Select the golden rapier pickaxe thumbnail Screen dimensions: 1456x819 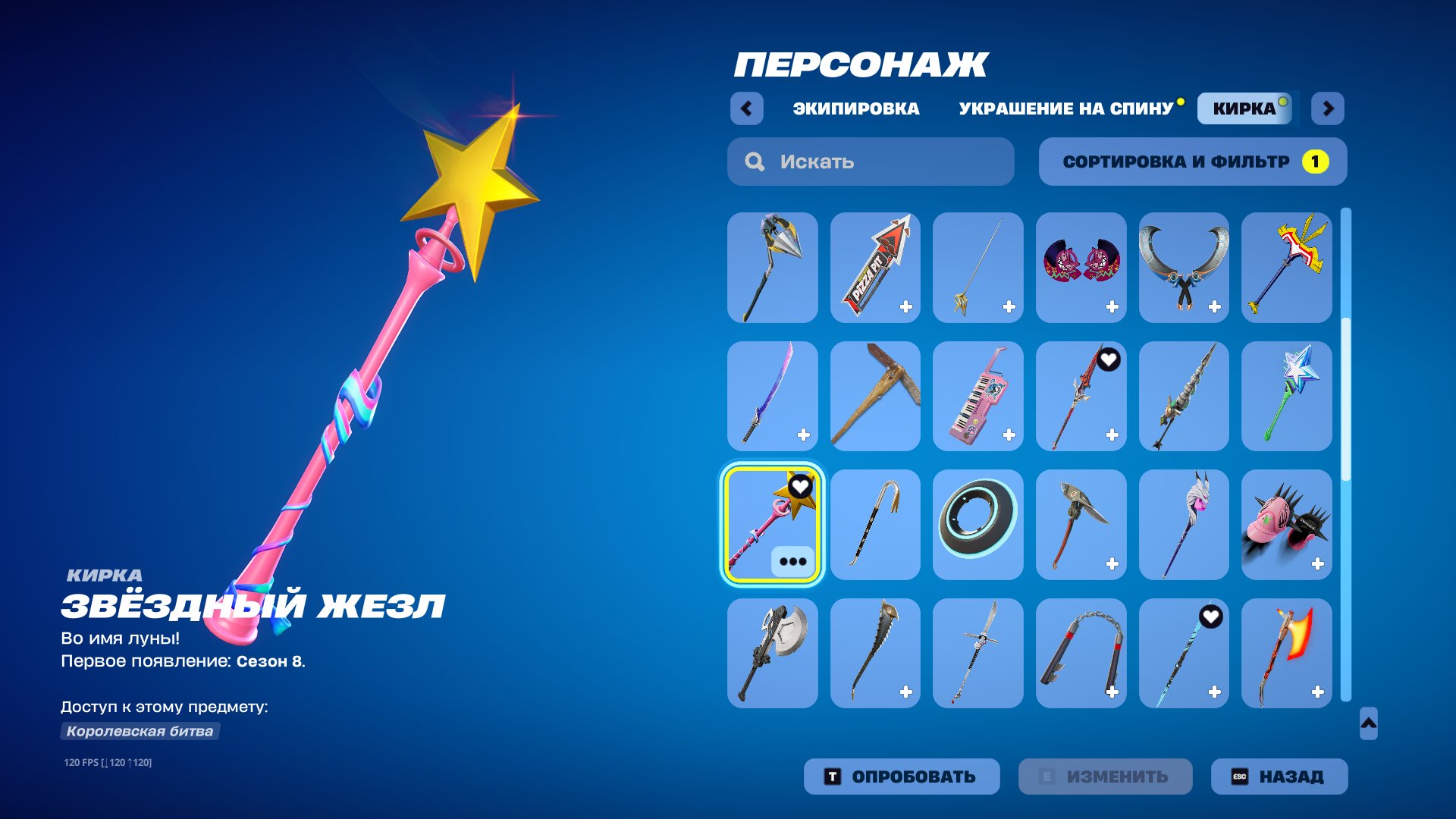click(978, 265)
